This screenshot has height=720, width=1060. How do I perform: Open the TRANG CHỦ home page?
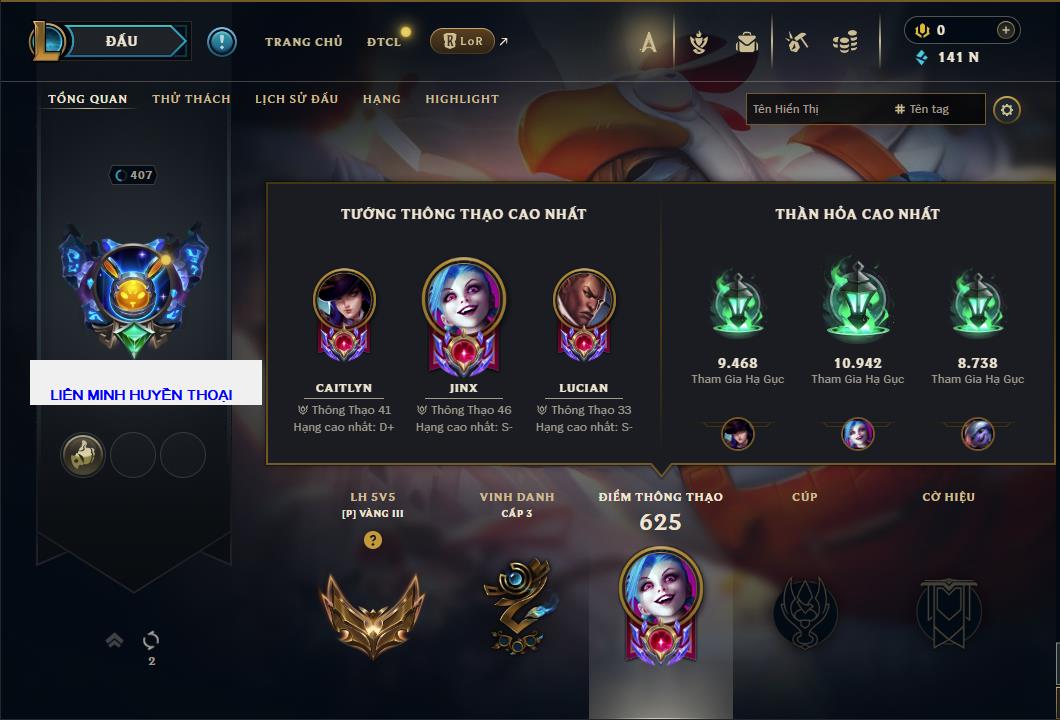point(303,42)
